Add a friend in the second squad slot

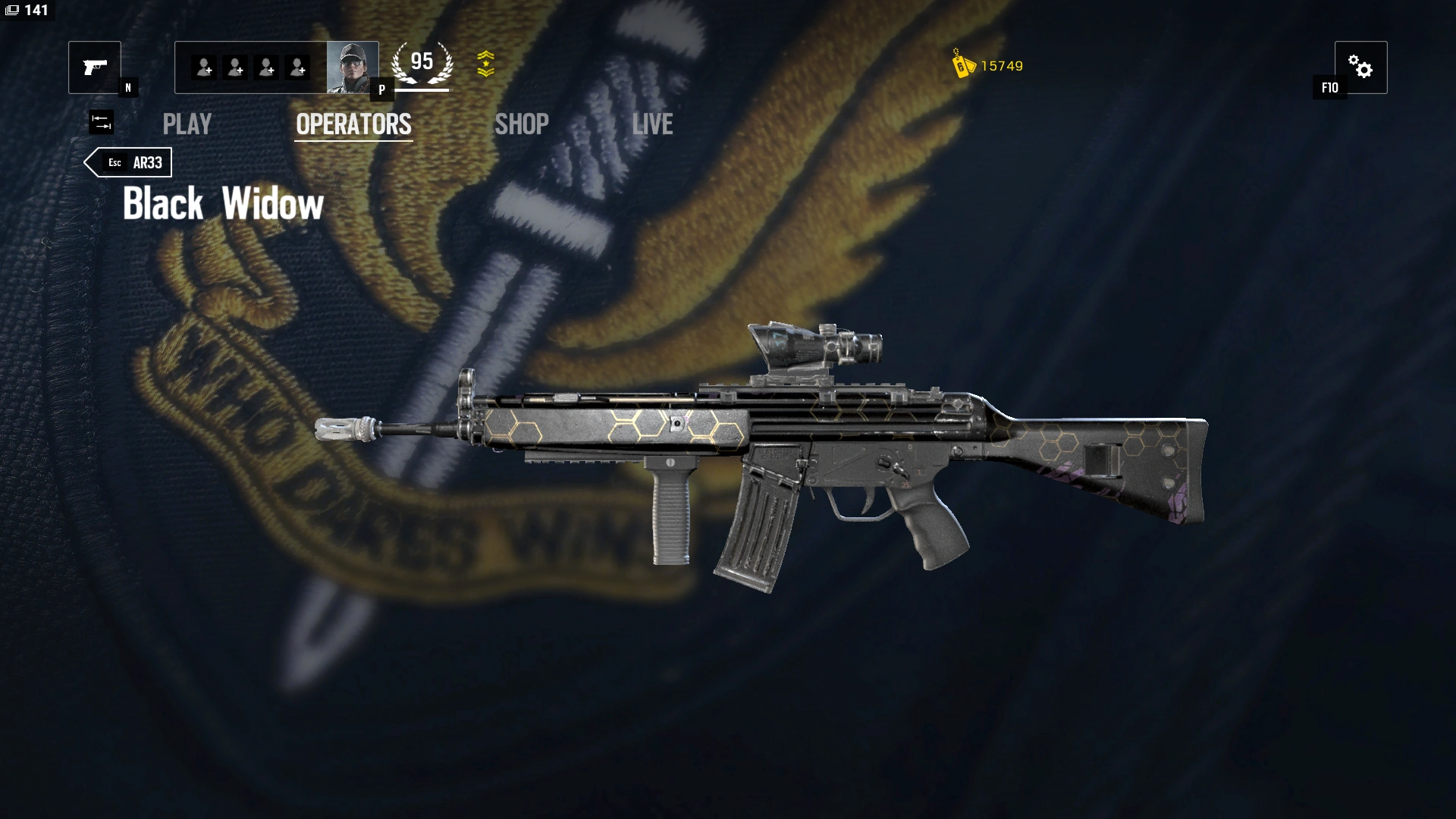[234, 68]
